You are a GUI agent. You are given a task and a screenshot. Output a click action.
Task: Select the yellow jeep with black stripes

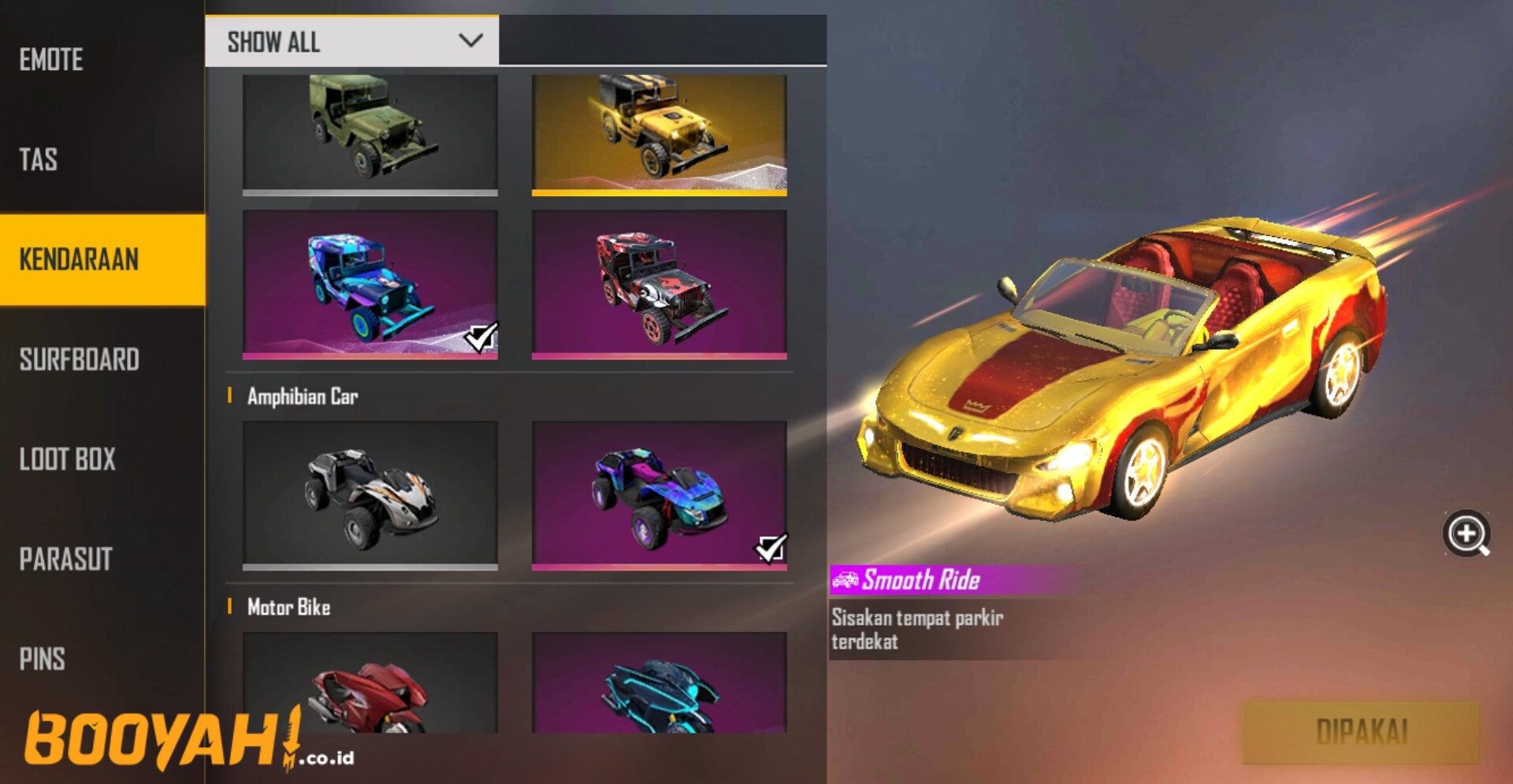coord(660,130)
